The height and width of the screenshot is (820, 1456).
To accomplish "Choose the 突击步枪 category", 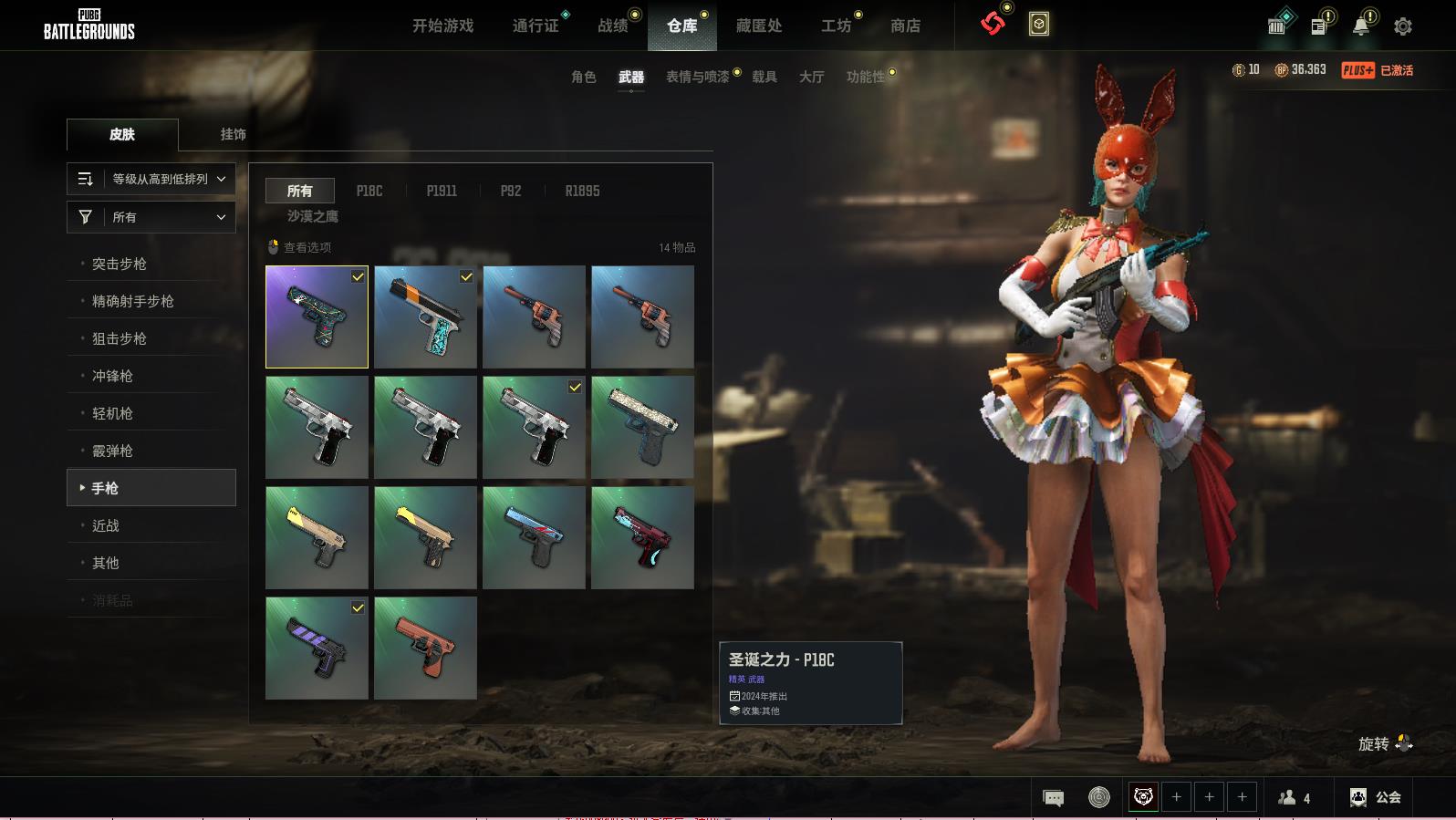I will coord(120,264).
